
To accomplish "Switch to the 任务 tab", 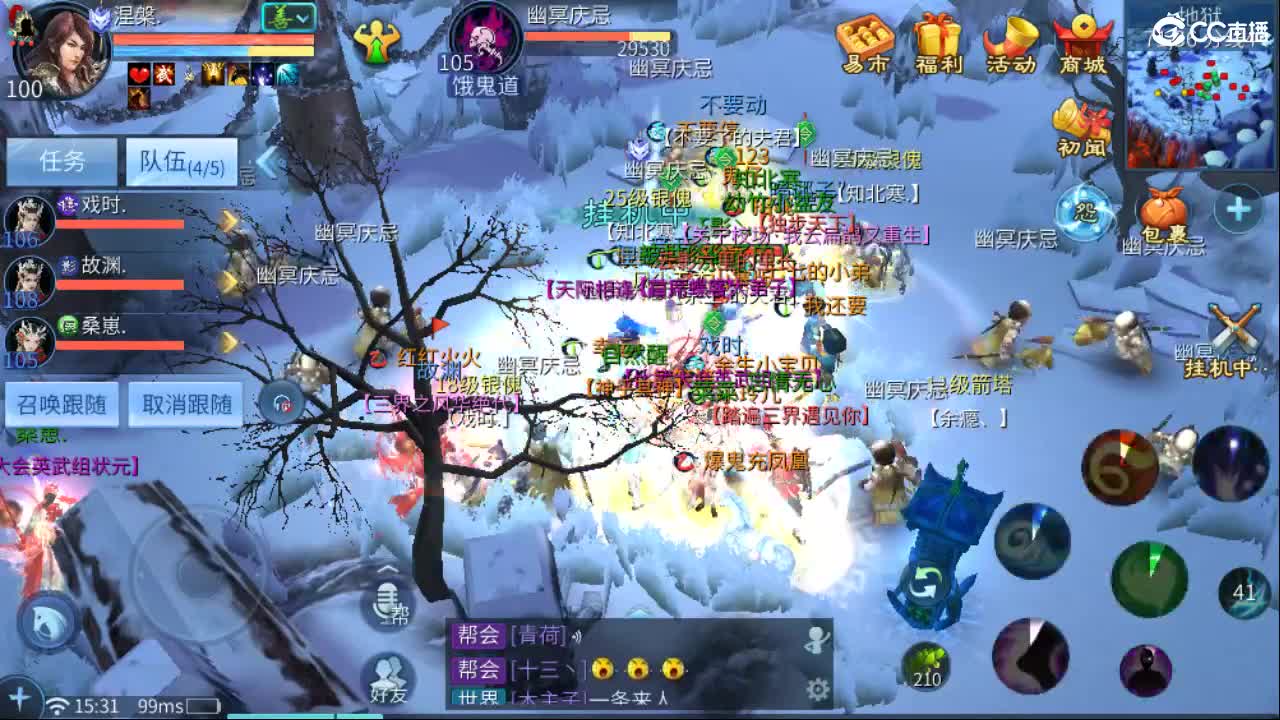I will [x=60, y=160].
